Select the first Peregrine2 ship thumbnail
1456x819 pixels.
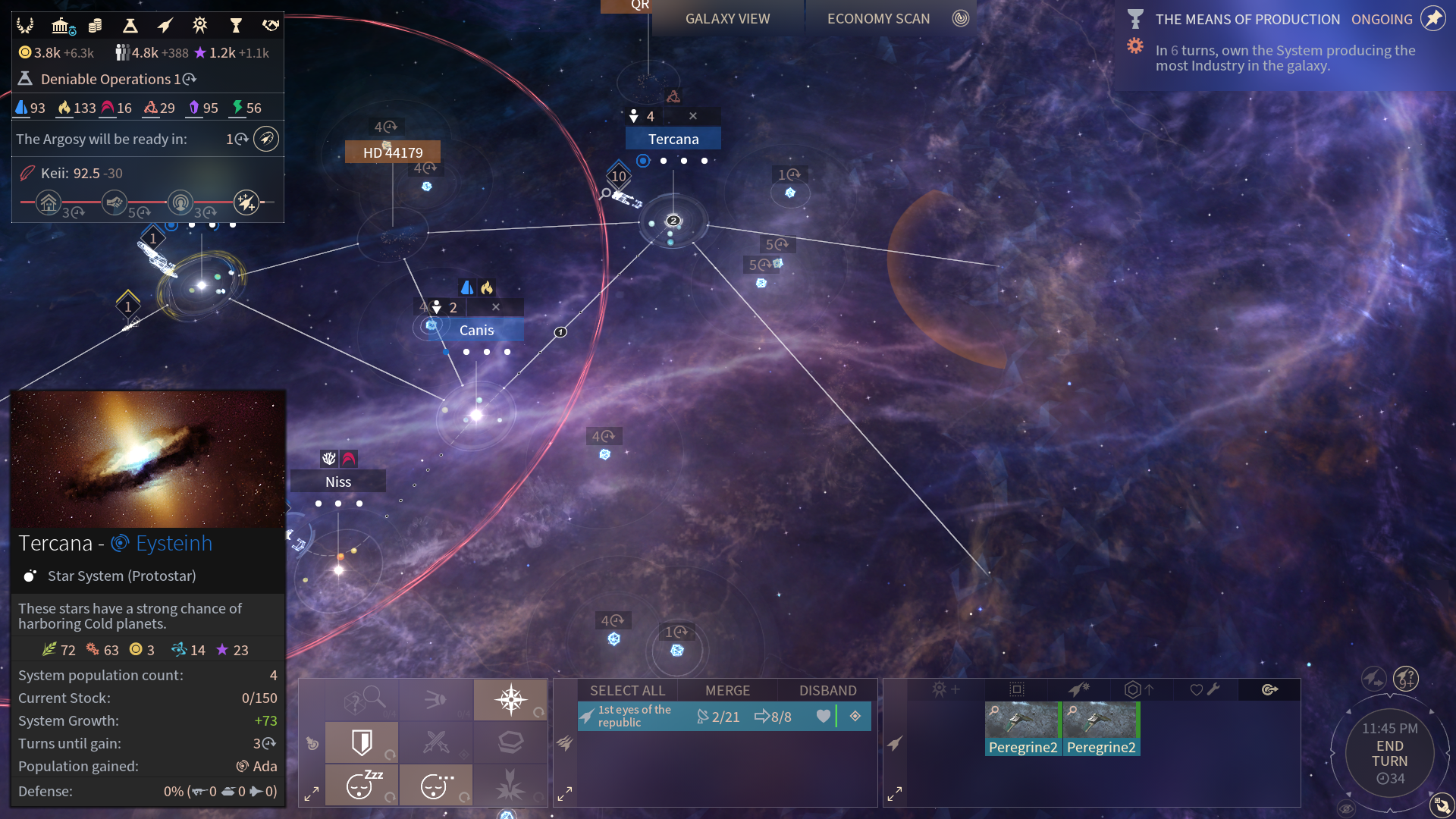pos(1022,728)
